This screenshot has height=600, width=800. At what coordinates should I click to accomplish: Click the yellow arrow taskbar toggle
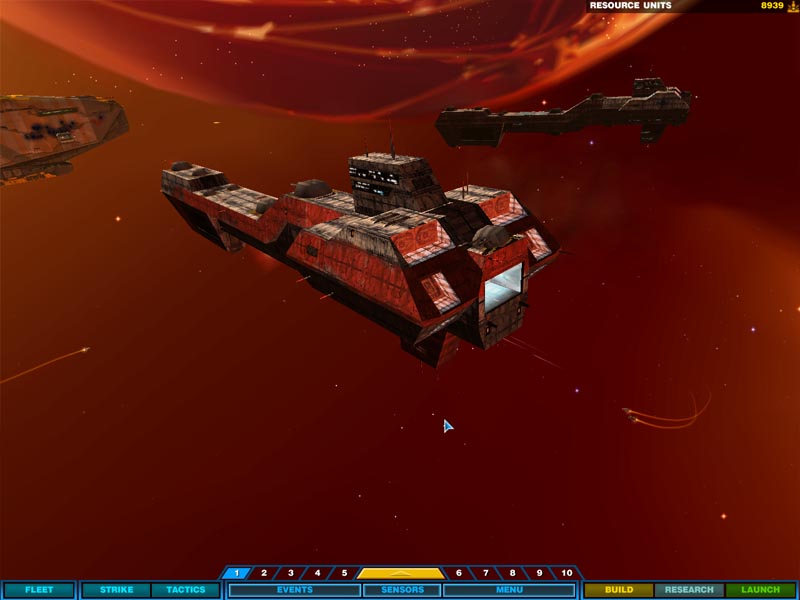(x=401, y=573)
